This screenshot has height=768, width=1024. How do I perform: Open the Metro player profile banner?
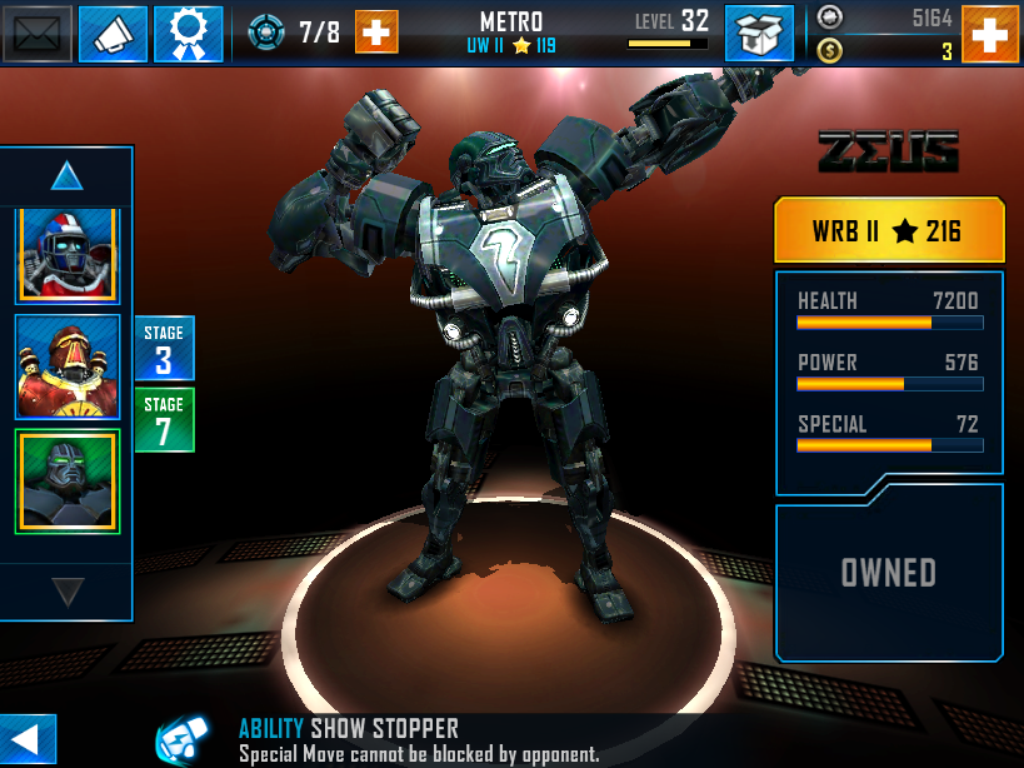point(511,32)
